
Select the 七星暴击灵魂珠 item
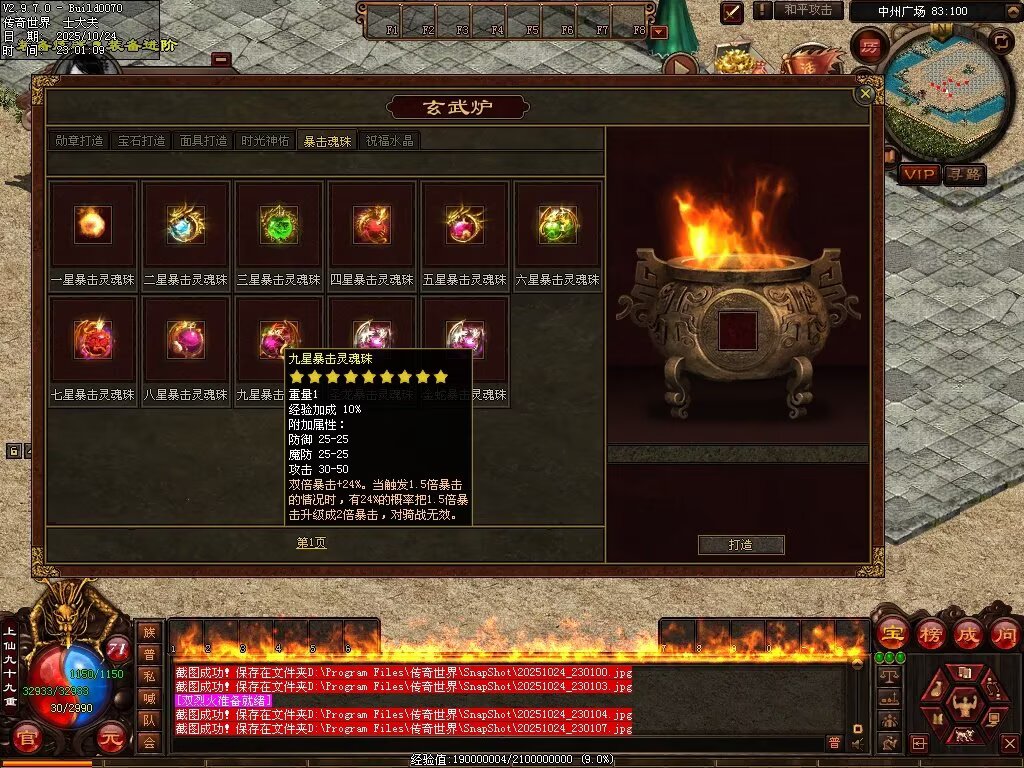pos(93,340)
